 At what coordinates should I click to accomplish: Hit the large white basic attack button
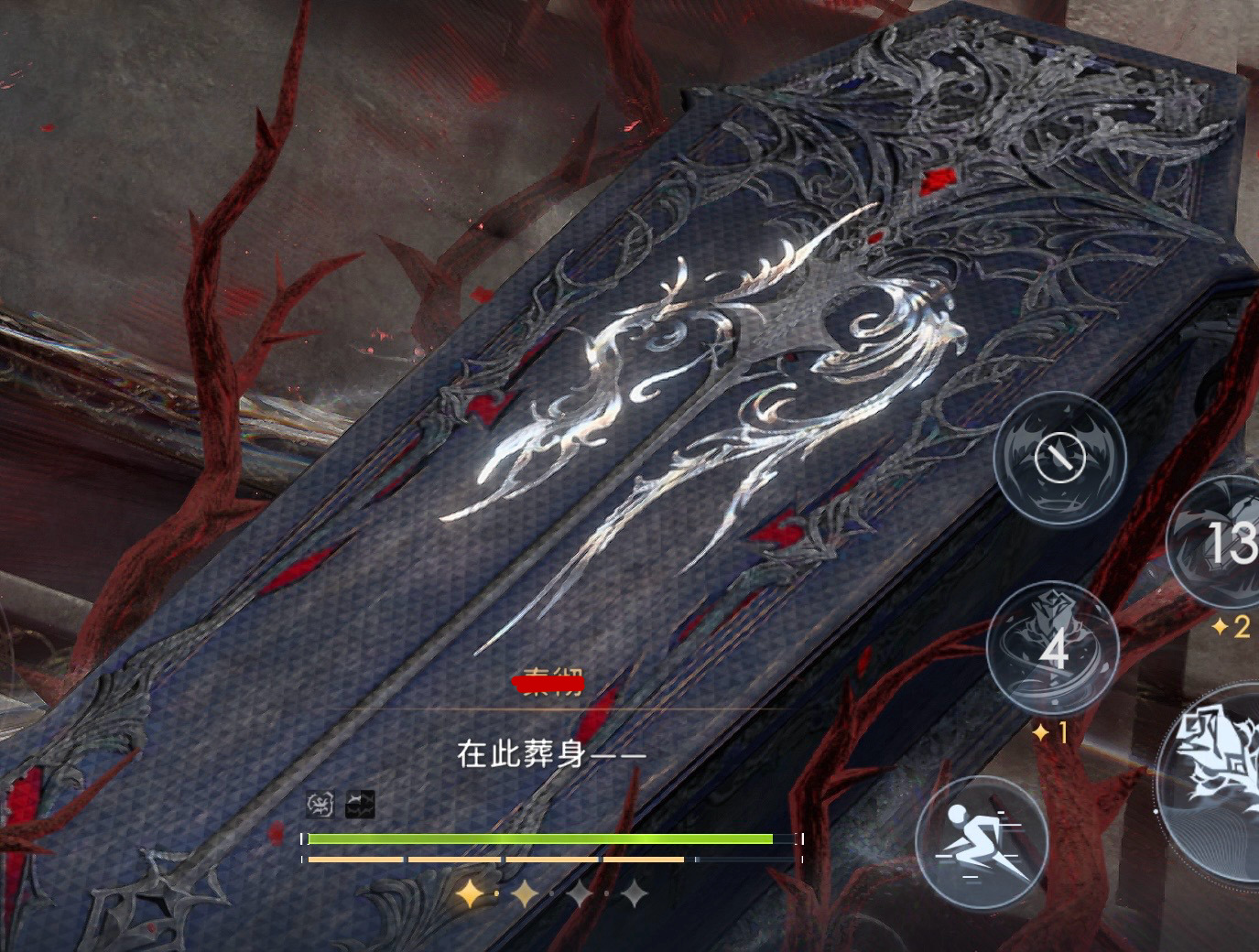click(1216, 778)
